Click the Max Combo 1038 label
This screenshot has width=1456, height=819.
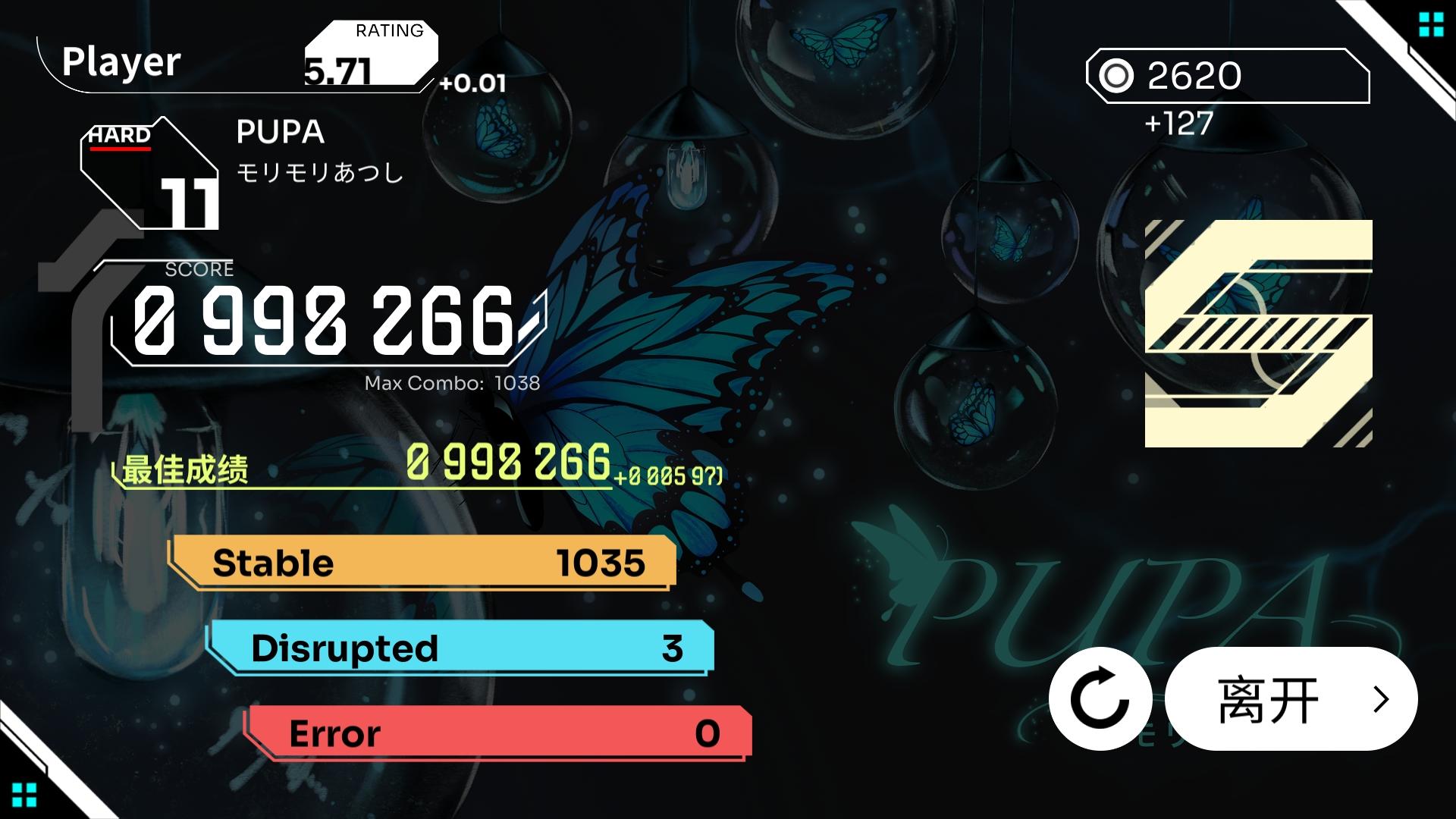pos(450,384)
